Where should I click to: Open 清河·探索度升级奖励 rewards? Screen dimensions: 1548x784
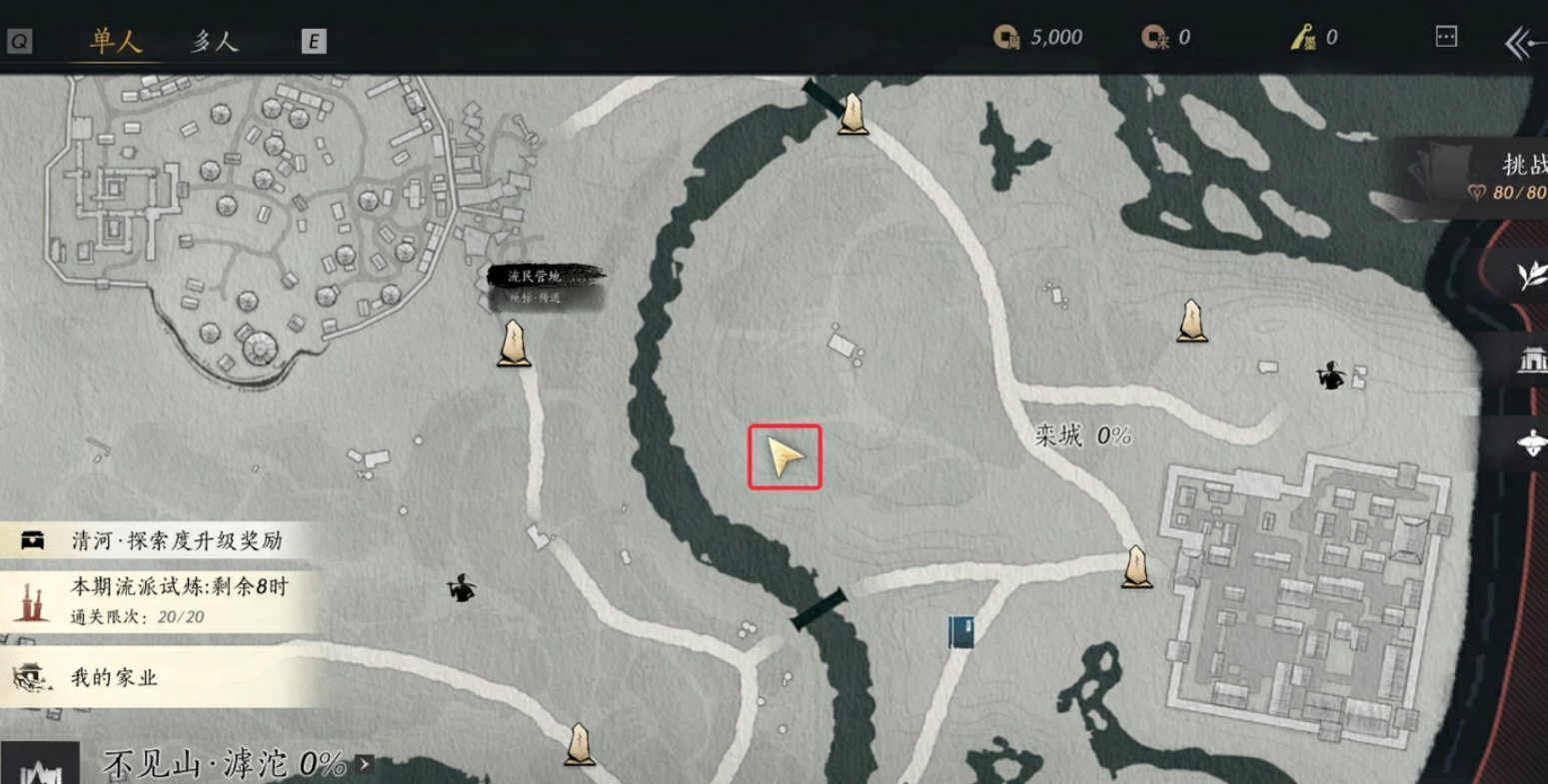tap(160, 541)
